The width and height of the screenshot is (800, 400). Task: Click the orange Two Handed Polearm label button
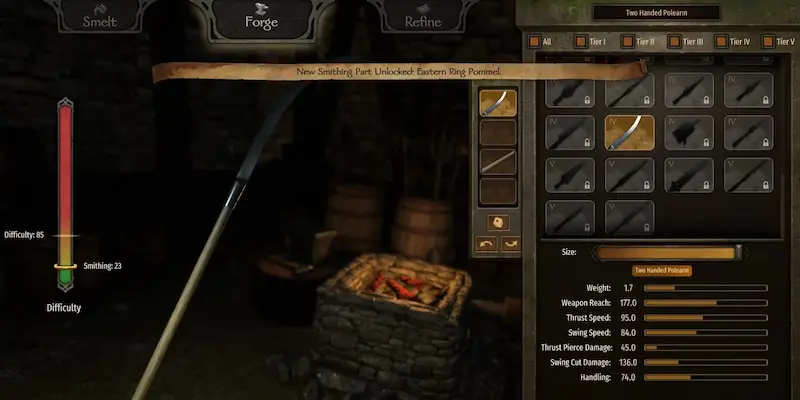click(x=662, y=270)
